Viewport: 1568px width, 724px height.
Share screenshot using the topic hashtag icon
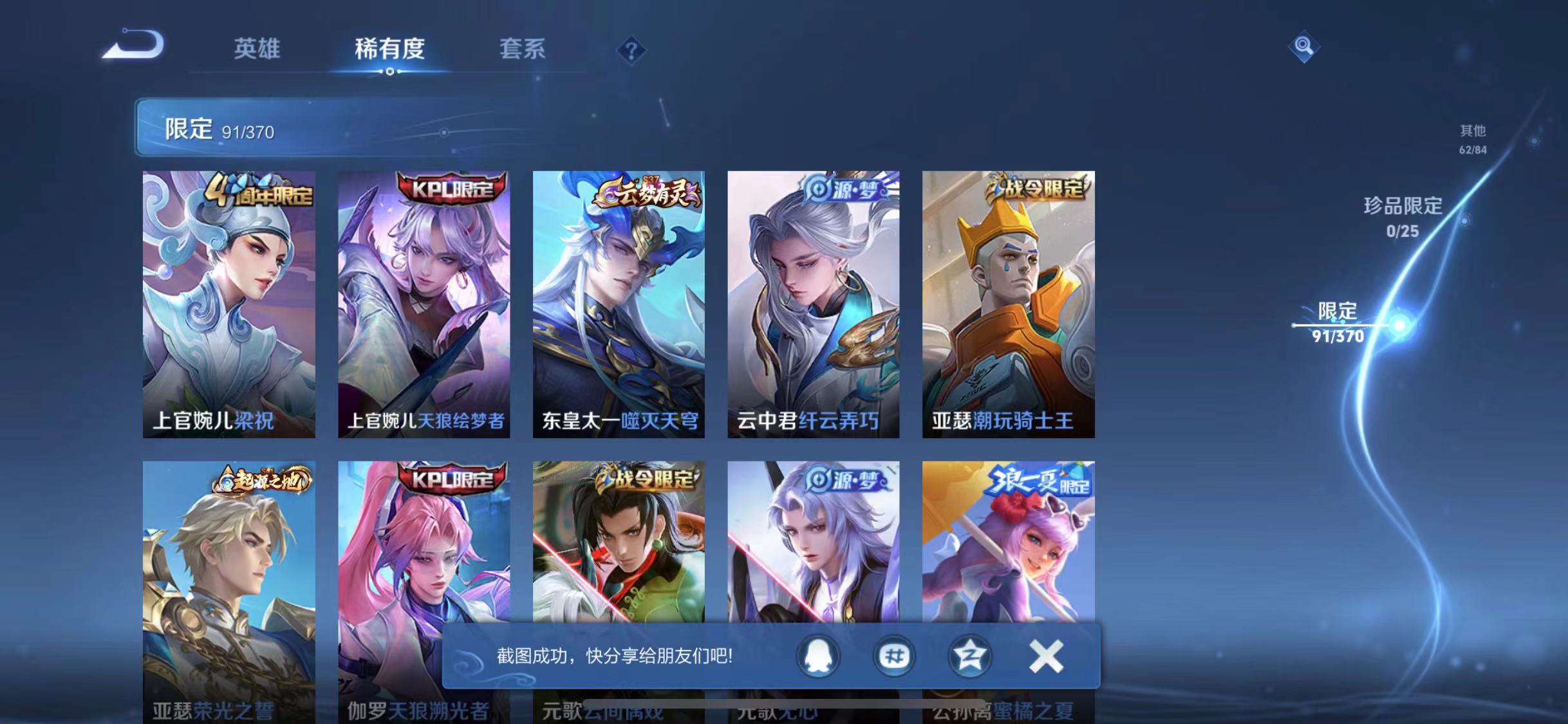coord(893,657)
